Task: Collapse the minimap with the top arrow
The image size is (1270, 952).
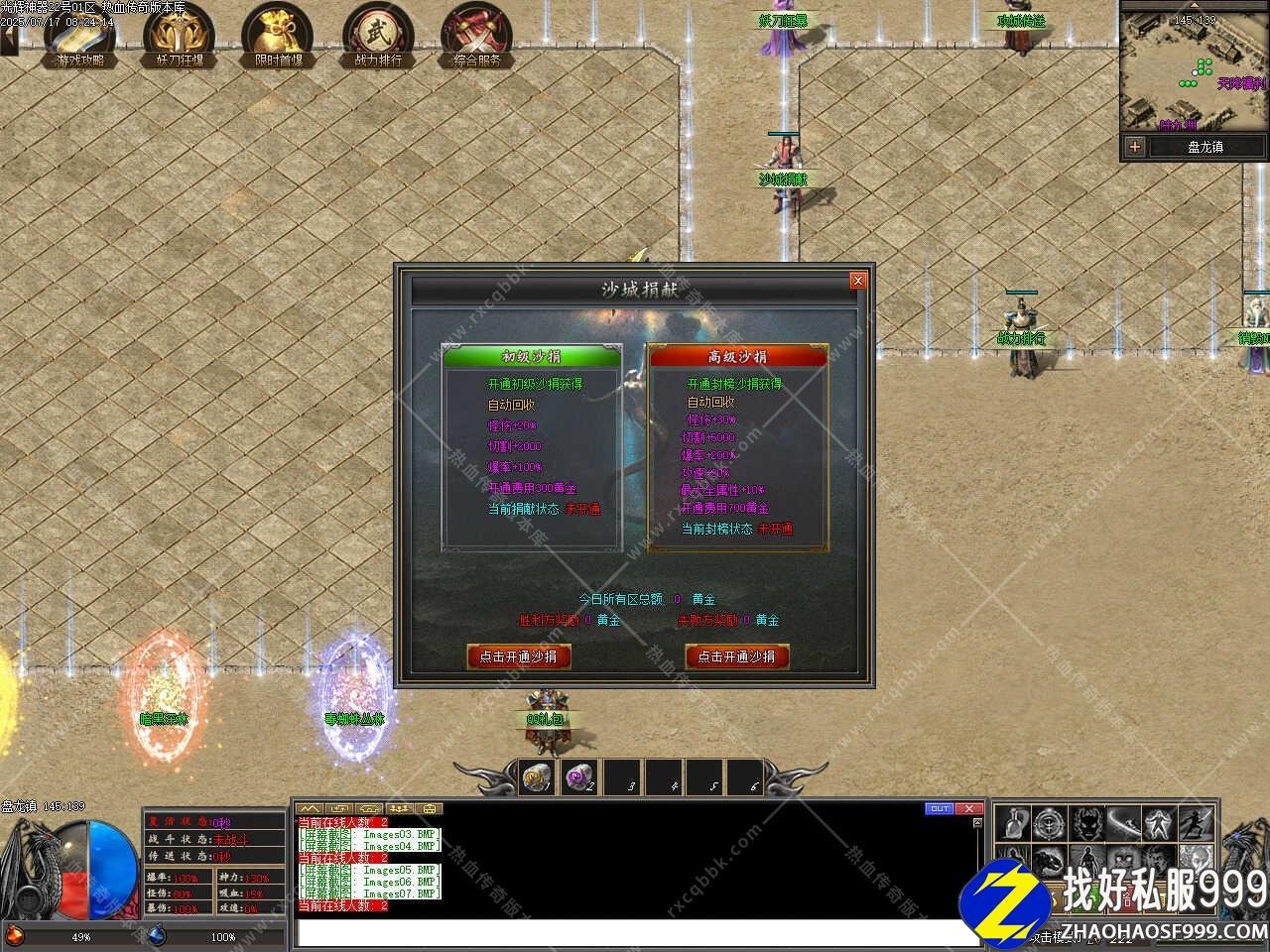Action: 1194,4
